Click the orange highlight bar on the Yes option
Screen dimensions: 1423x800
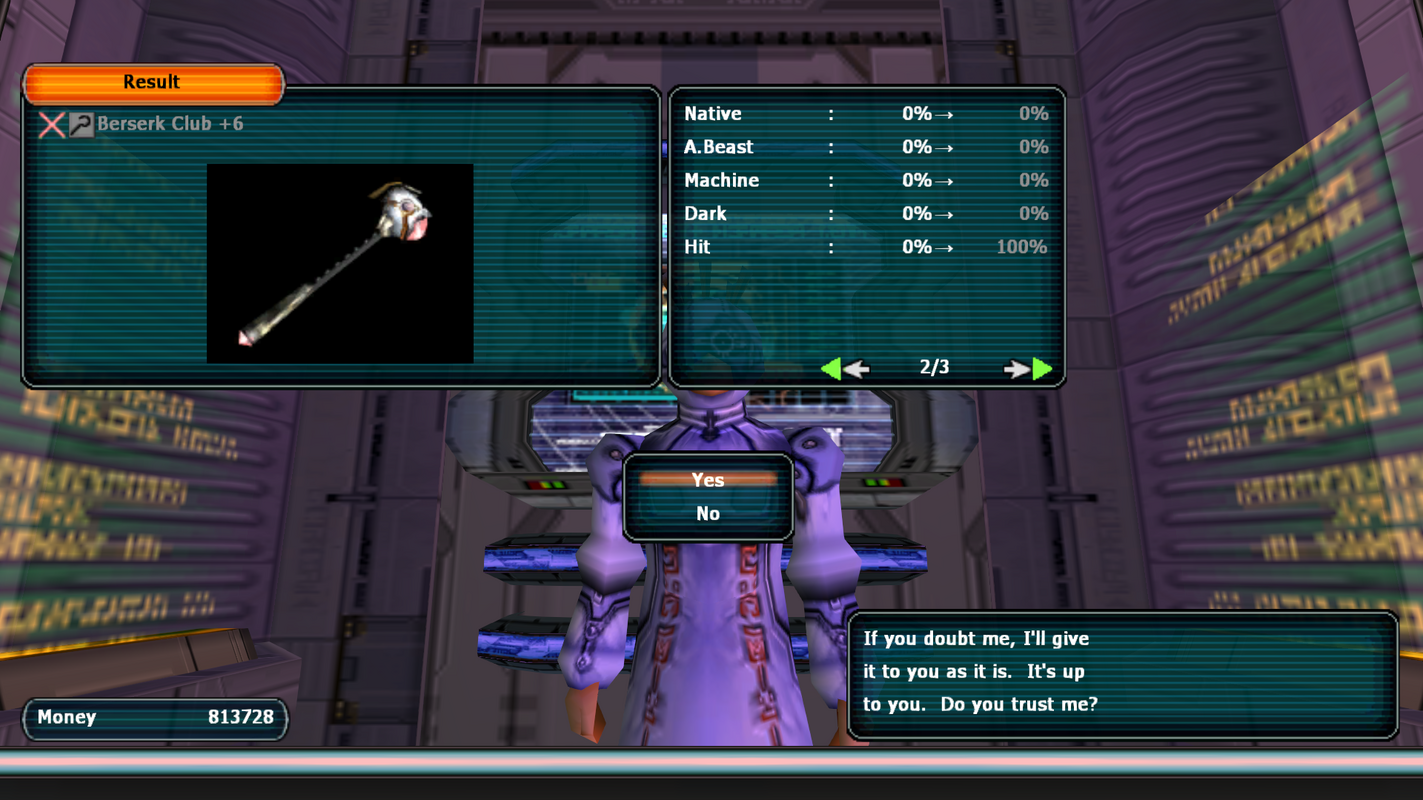point(708,480)
